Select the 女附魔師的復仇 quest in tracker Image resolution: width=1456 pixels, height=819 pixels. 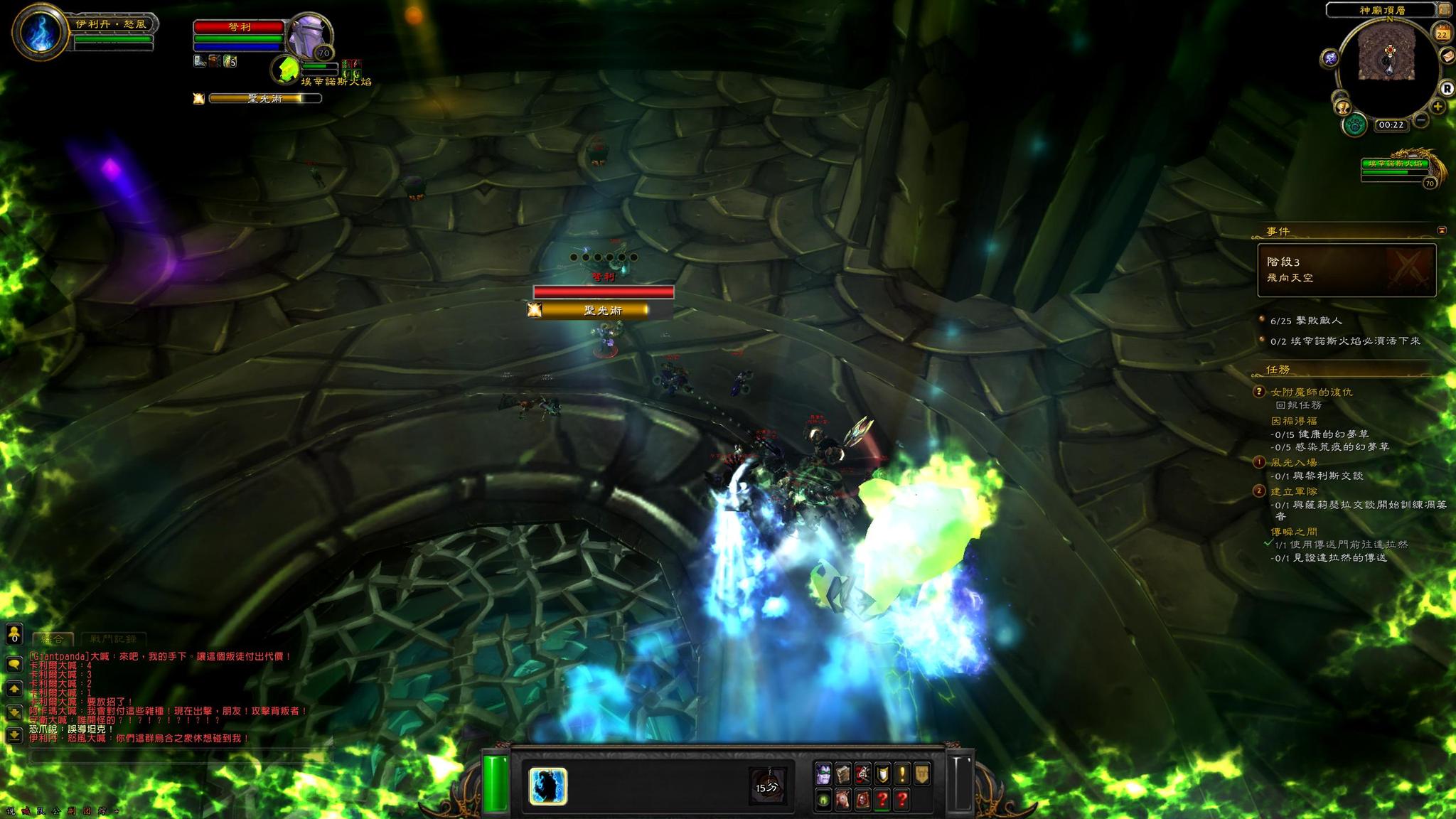(x=1312, y=392)
